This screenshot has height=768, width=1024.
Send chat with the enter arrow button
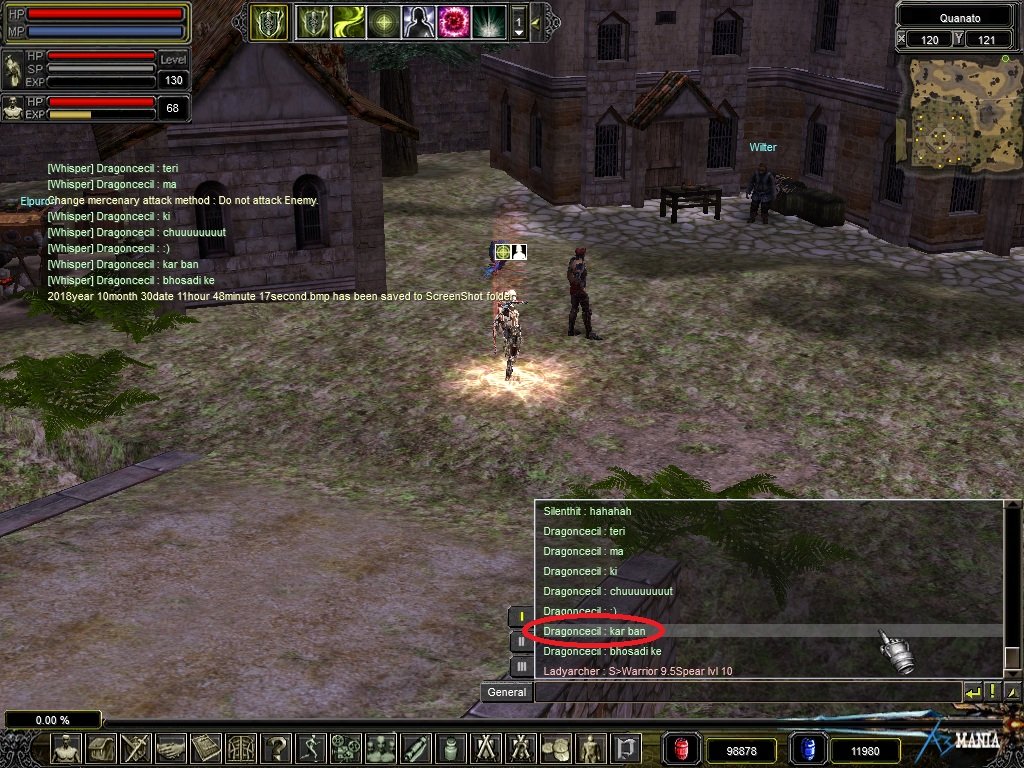972,691
